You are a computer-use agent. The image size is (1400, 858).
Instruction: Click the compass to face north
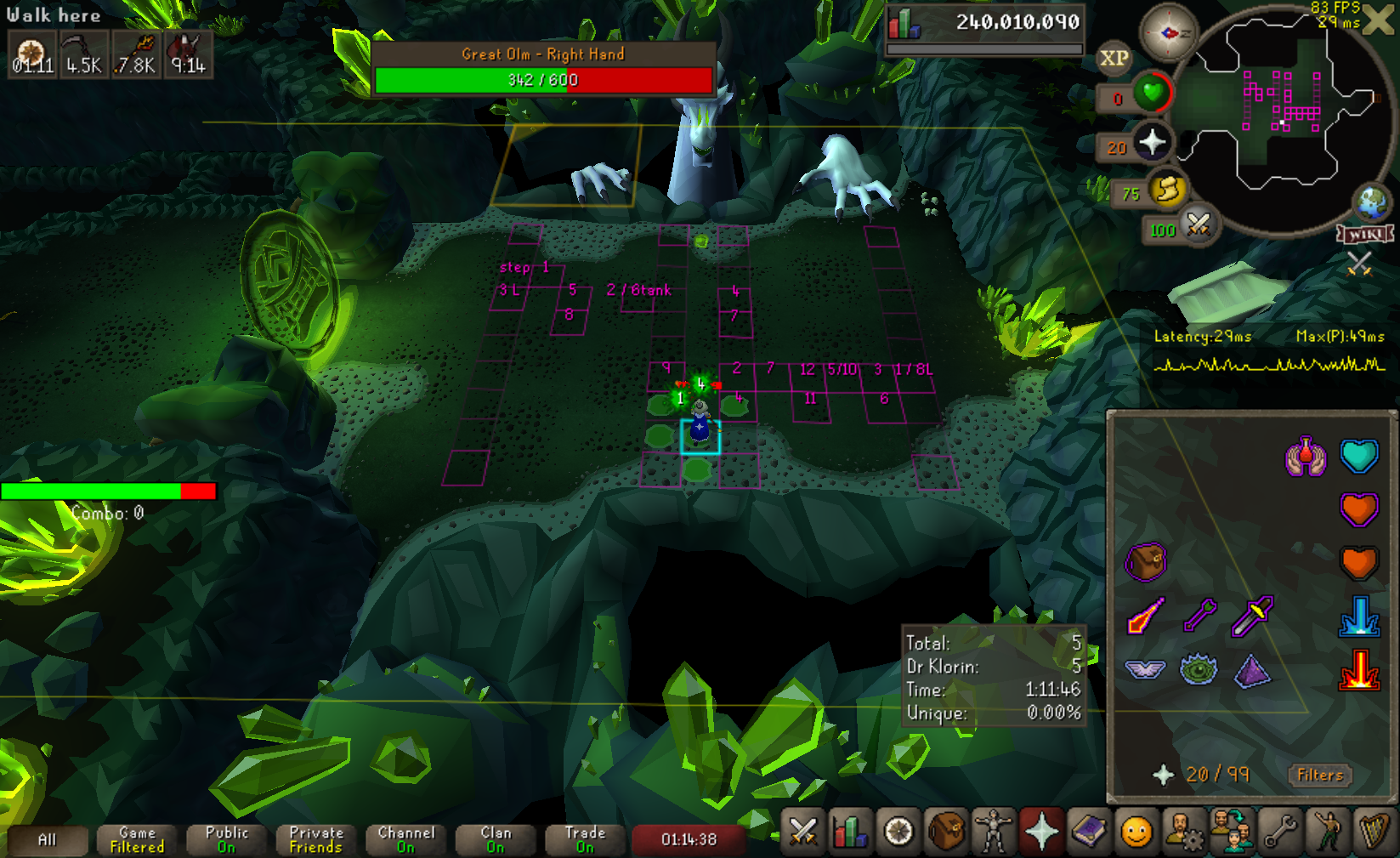1168,33
